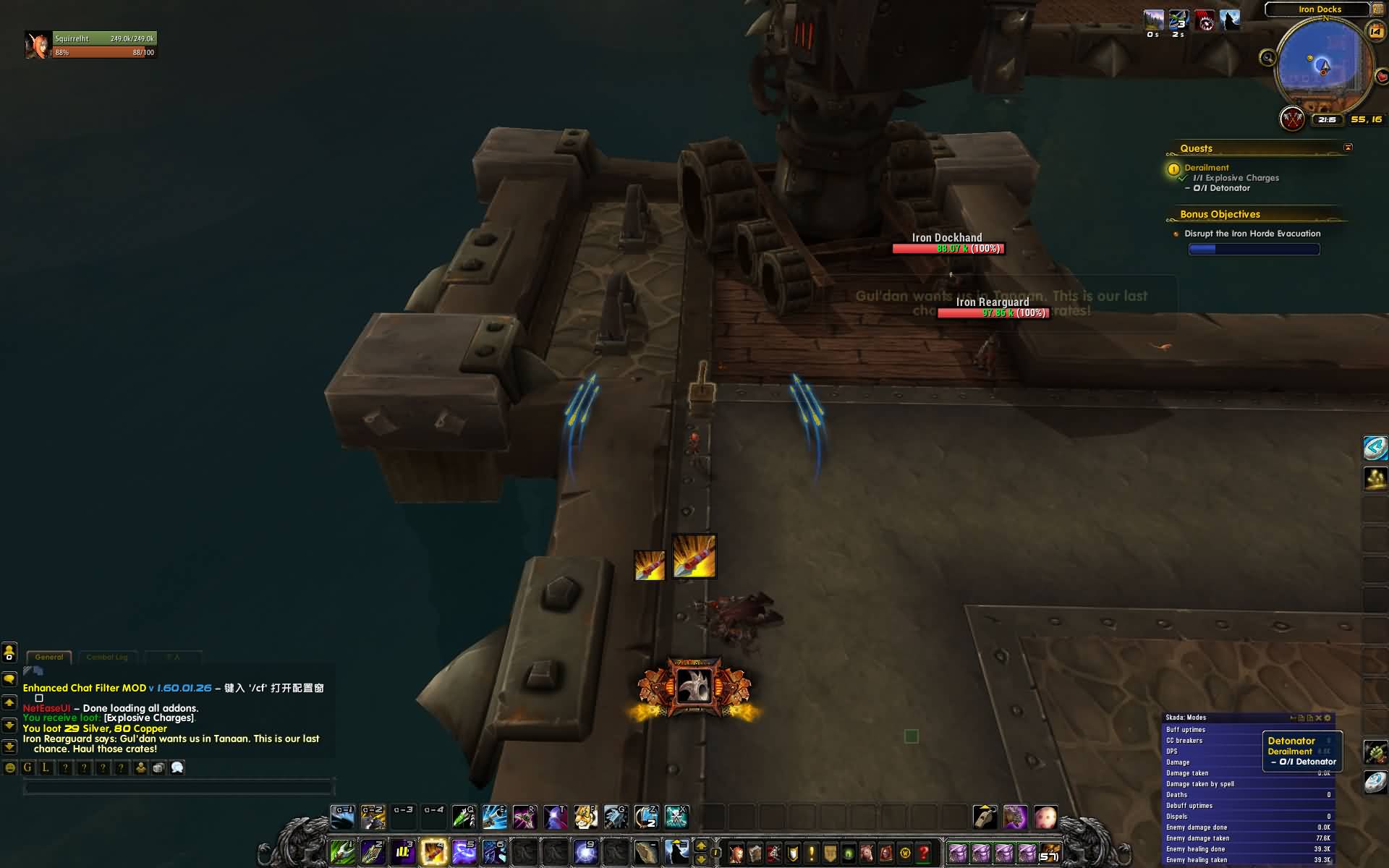Activate the skull ability on X

[x=676, y=817]
